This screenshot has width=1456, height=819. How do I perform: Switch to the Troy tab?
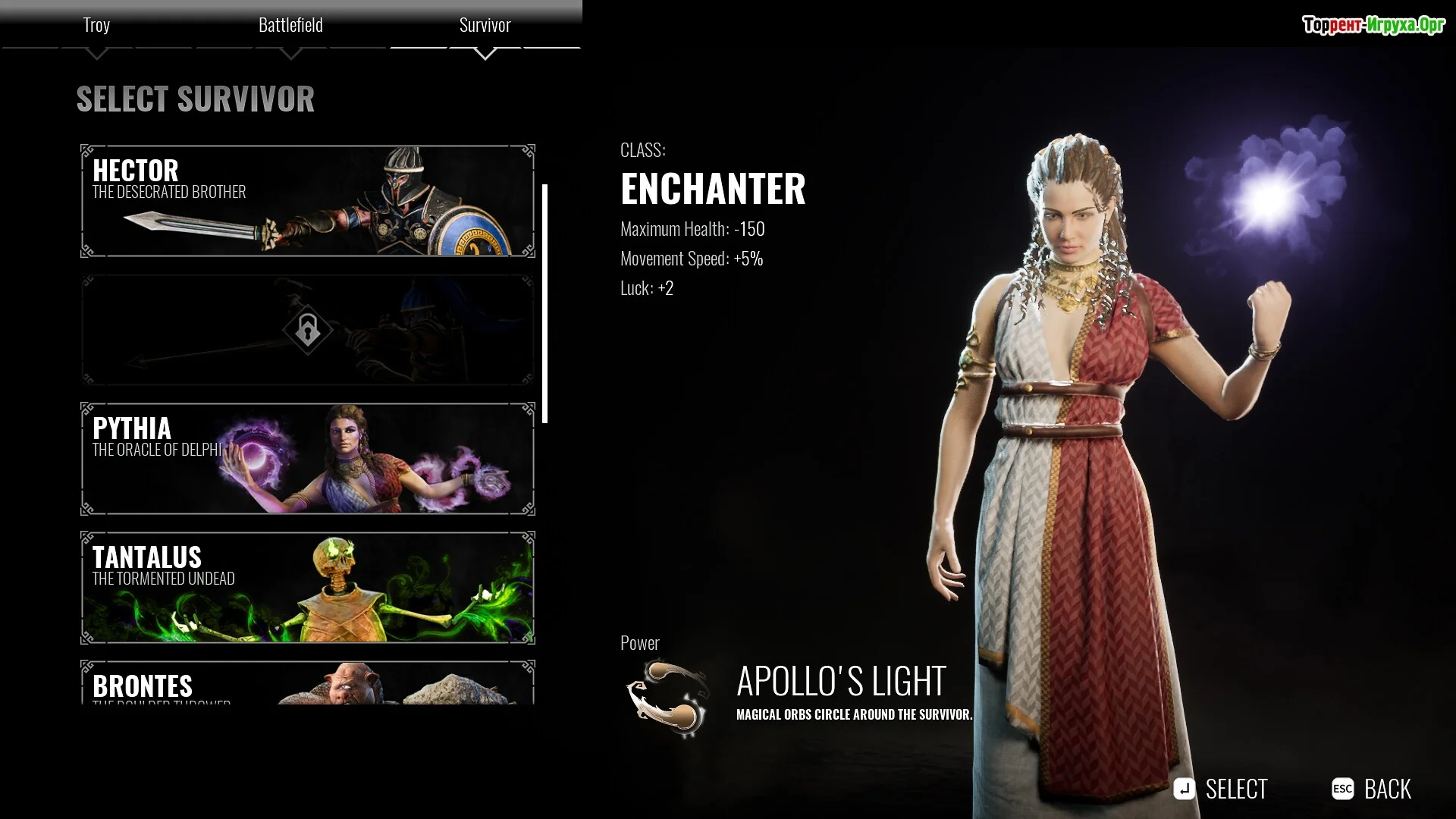[x=96, y=26]
